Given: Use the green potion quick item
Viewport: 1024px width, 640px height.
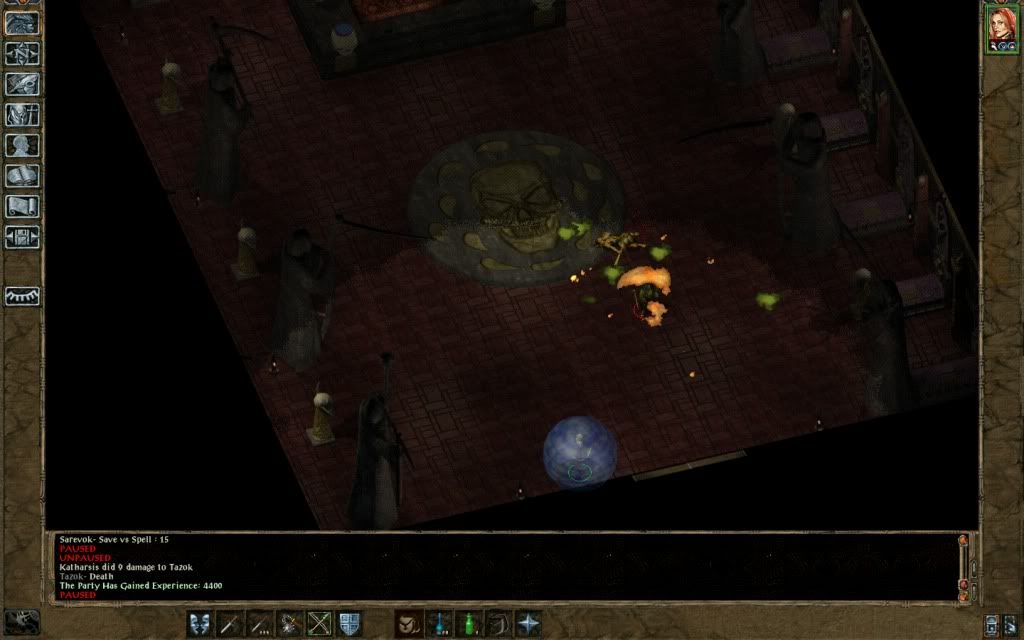Looking at the screenshot, I should (468, 623).
